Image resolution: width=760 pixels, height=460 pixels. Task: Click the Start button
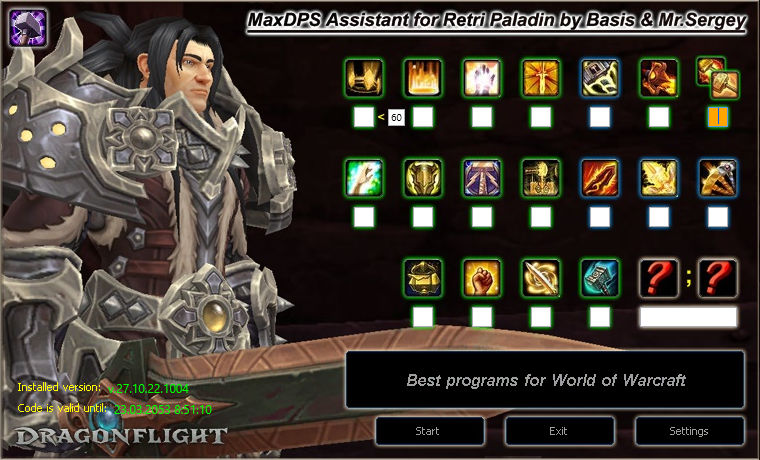click(x=430, y=431)
